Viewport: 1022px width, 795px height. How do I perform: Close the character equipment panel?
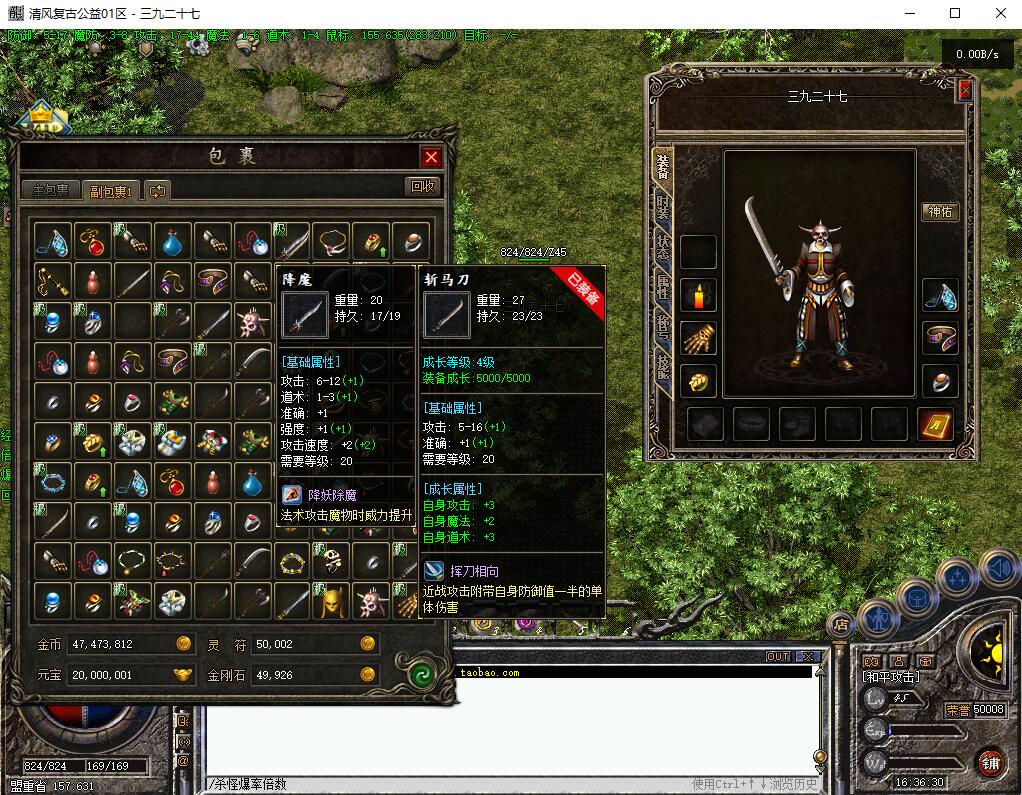point(965,90)
